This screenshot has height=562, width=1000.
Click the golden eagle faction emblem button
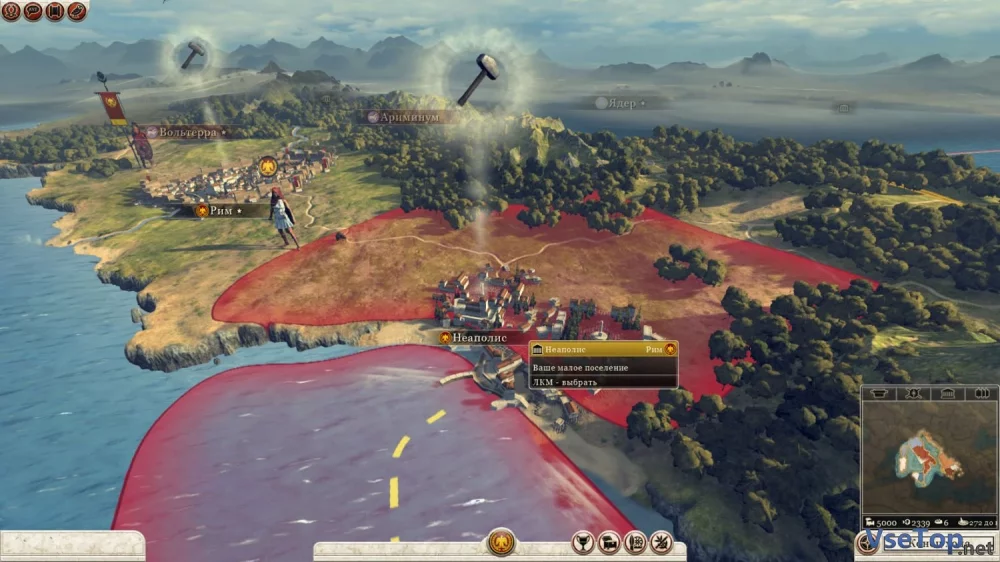pos(501,543)
